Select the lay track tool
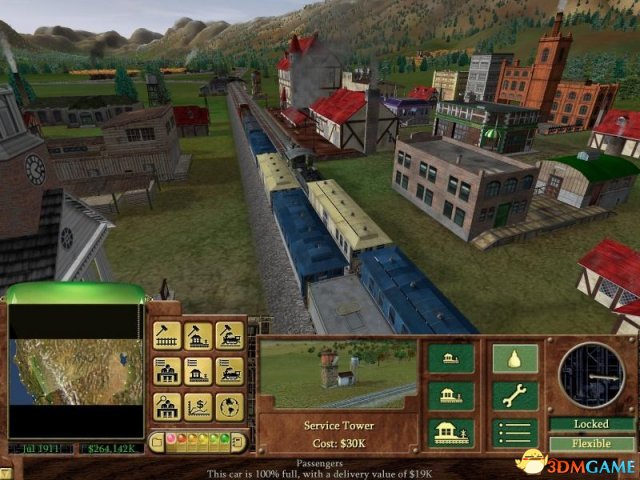The height and width of the screenshot is (480, 640). [166, 336]
